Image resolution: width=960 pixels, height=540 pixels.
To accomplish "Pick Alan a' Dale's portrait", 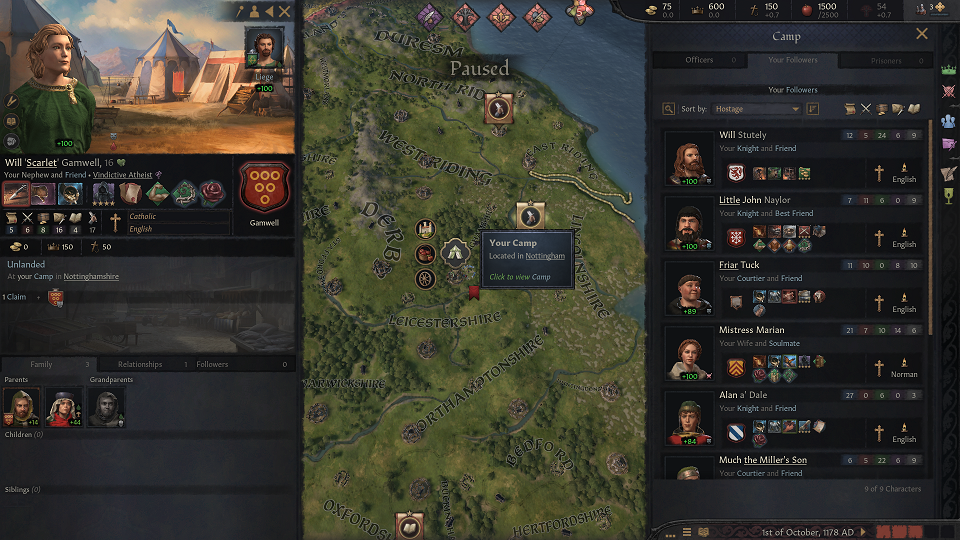I will tap(688, 419).
